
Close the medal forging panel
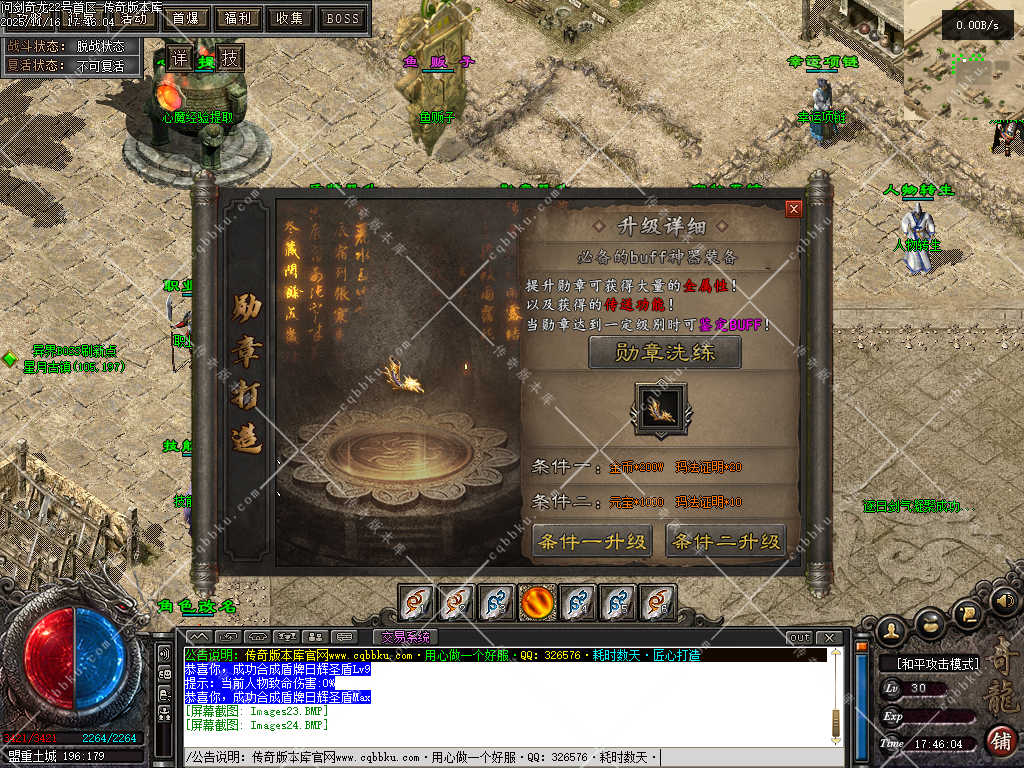coord(794,209)
